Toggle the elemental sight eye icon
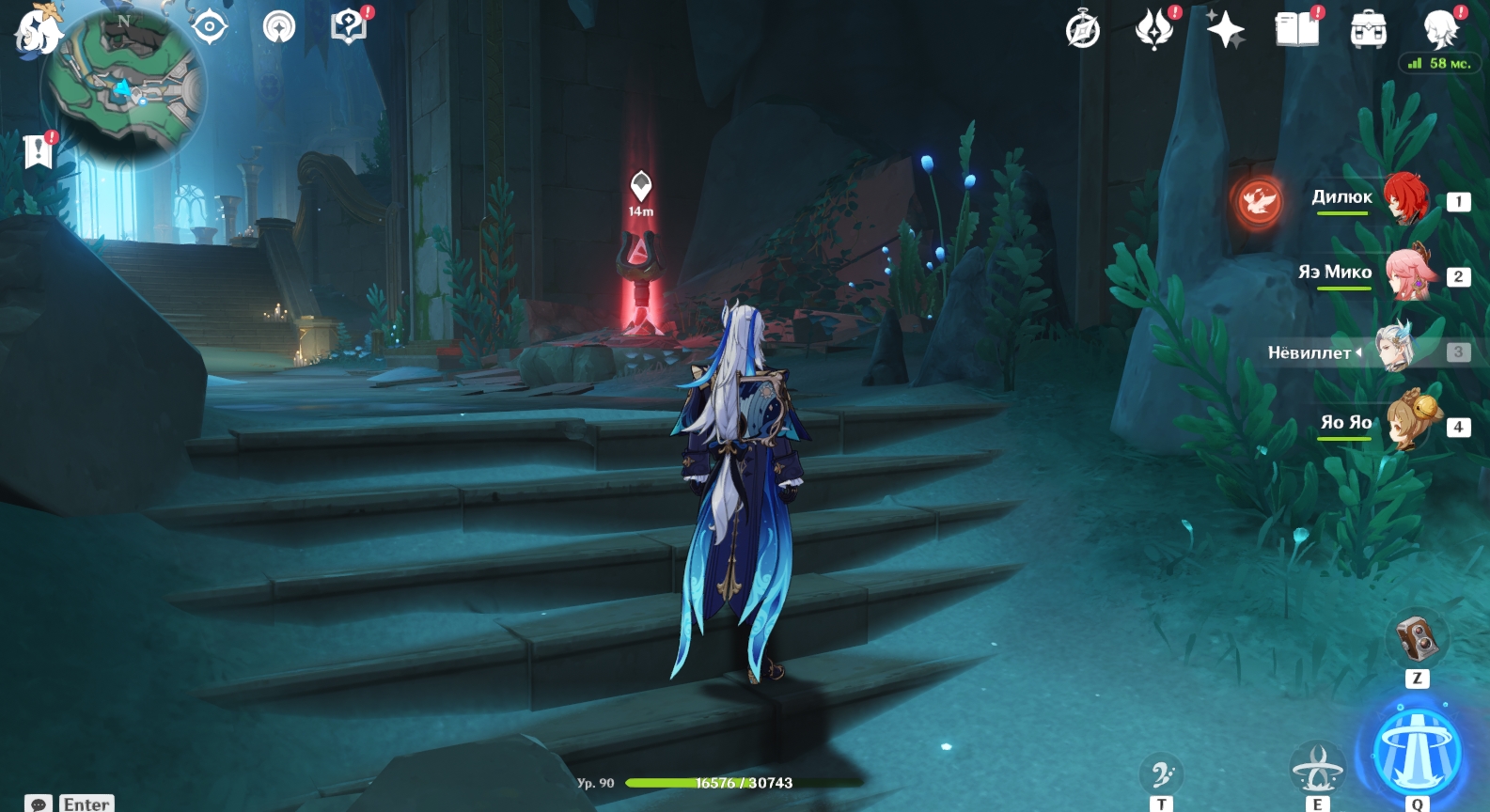Screen dimensions: 1490x812 click(x=209, y=27)
